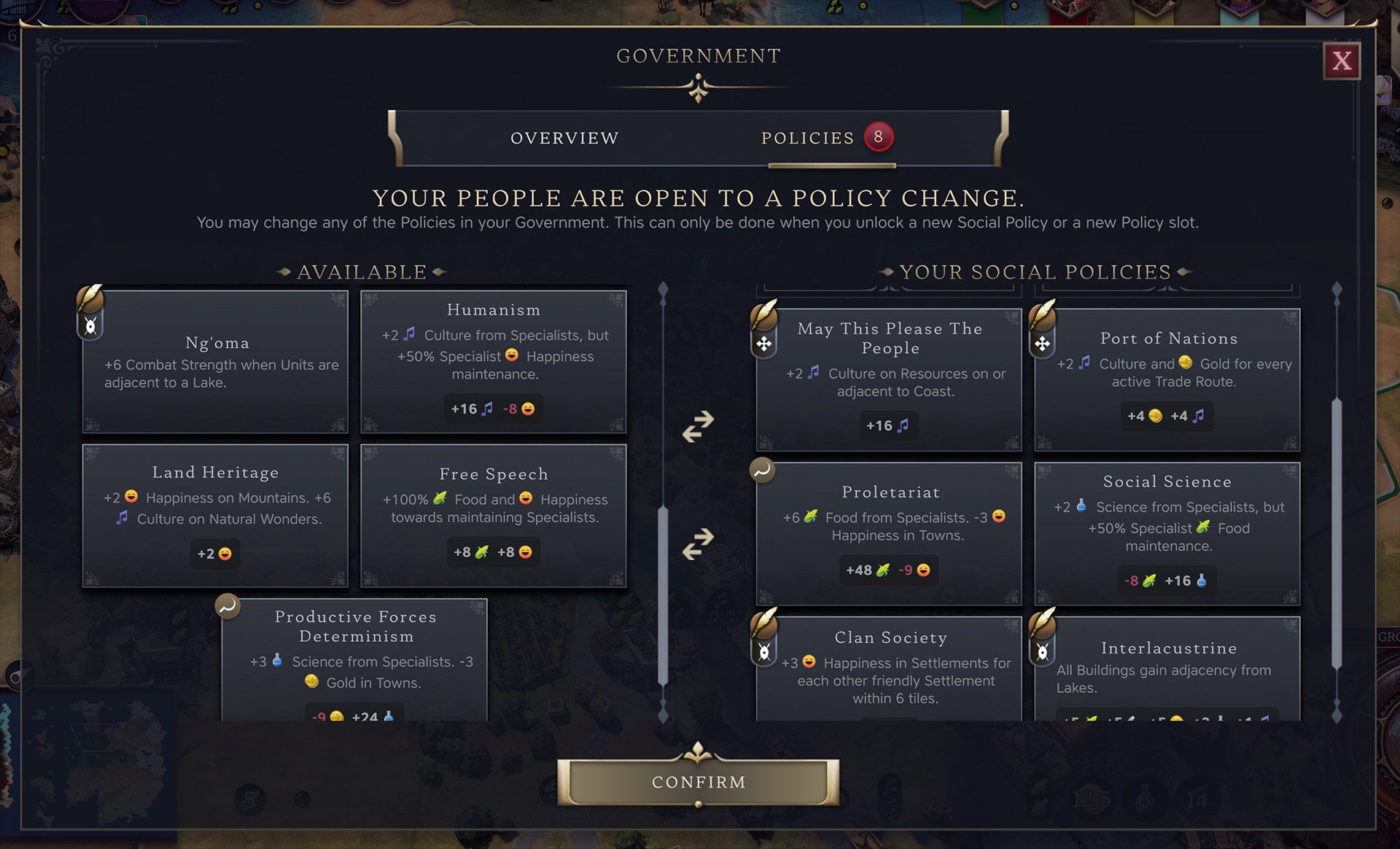Select the Clan Society policy card
The height and width of the screenshot is (849, 1400).
coord(890,668)
